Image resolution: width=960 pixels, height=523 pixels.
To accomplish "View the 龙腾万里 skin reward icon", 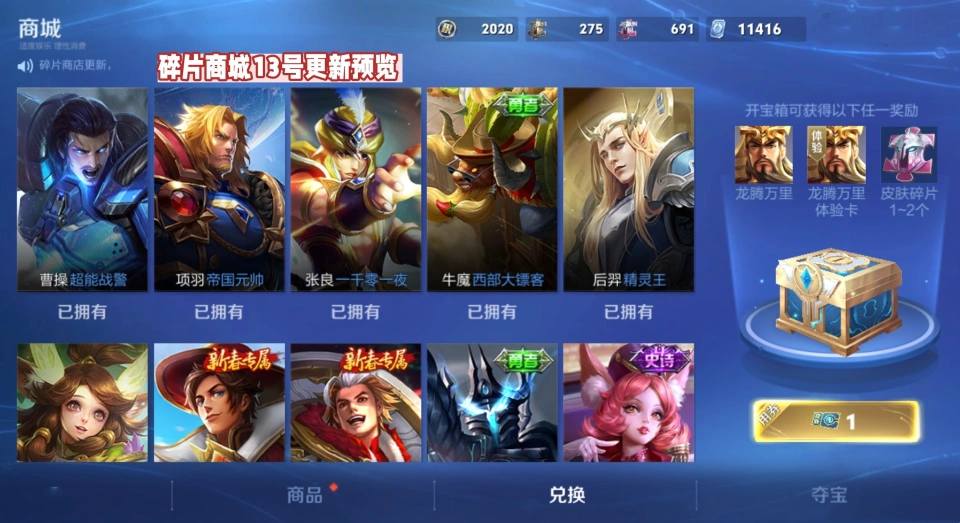I will 763,154.
